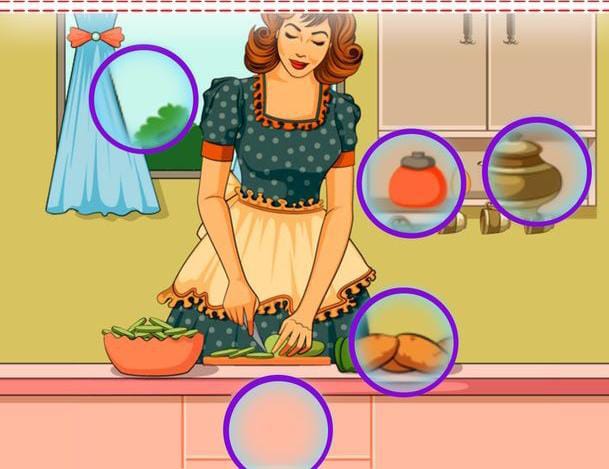Click the circled bread rolls on counter
Viewport: 609px width, 469px height.
pyautogui.click(x=403, y=345)
